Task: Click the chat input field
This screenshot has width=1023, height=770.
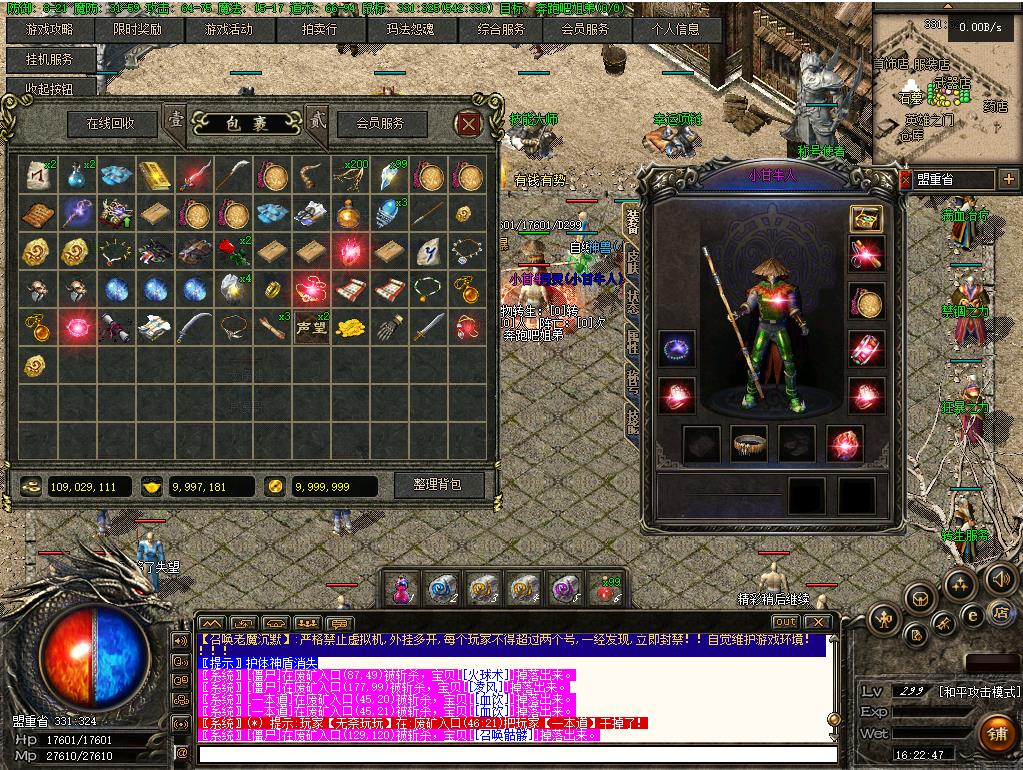Action: [x=515, y=754]
